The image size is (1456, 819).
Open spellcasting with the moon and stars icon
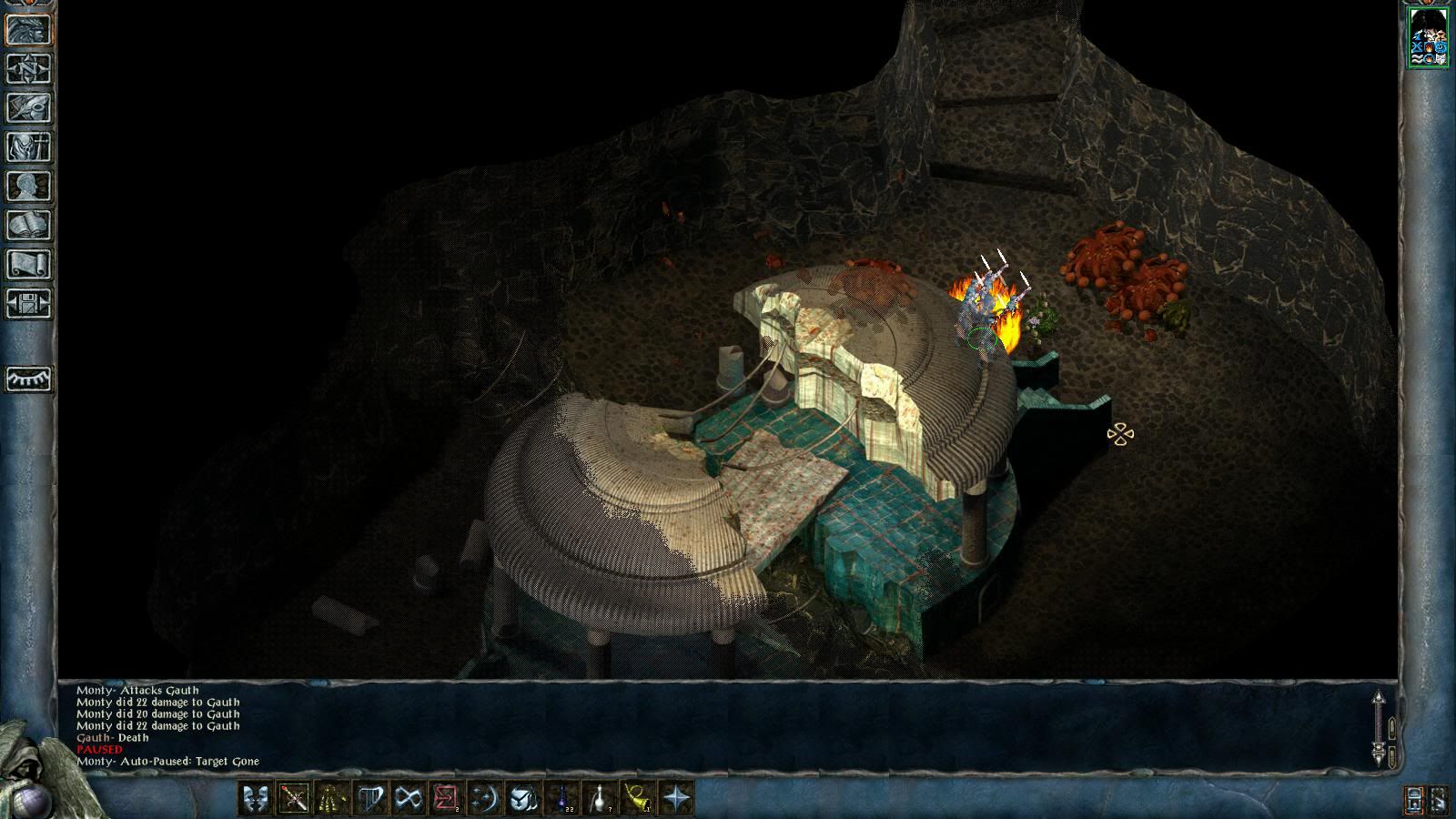click(485, 798)
